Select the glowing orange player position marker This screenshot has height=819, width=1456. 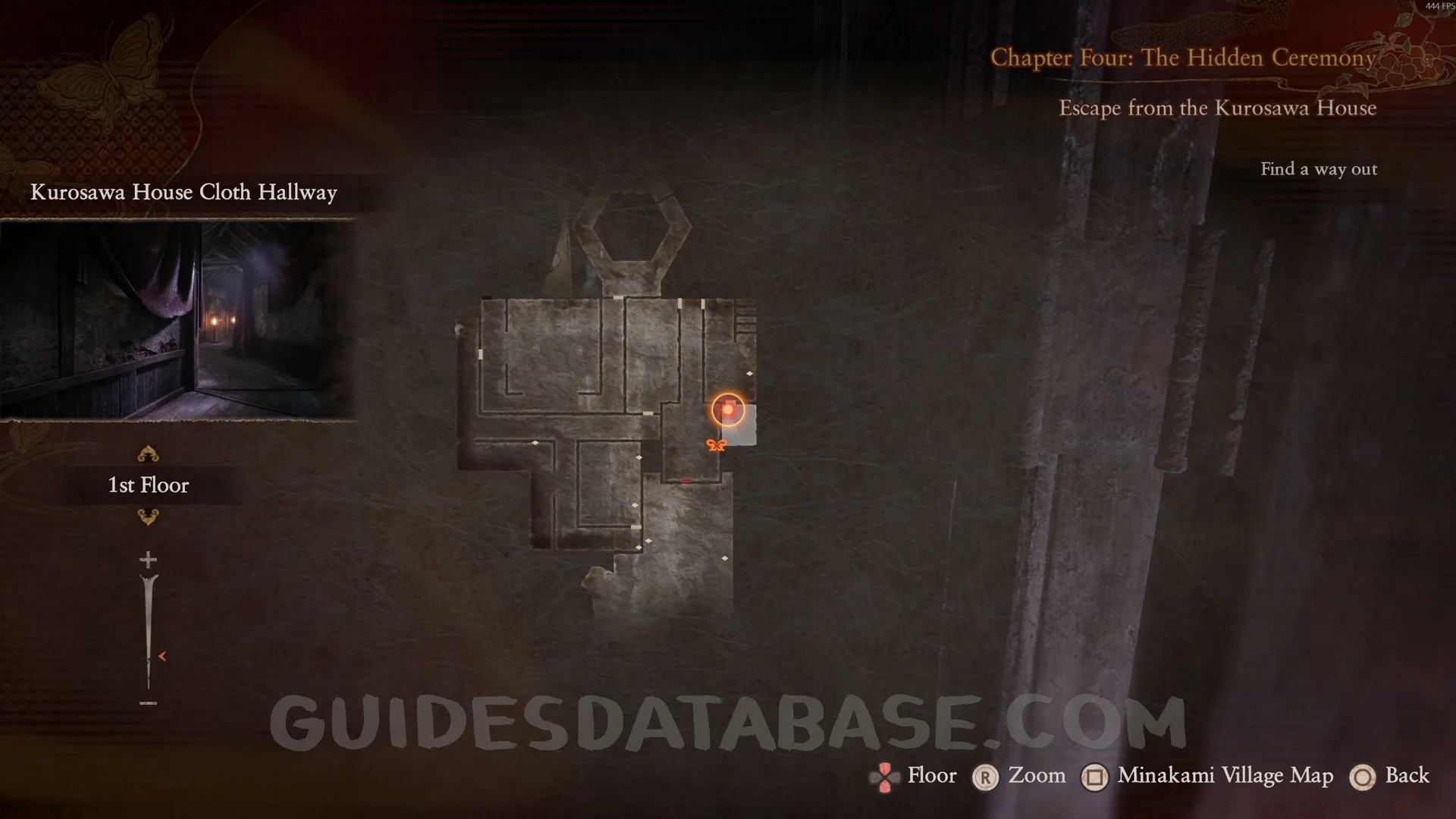pos(728,409)
